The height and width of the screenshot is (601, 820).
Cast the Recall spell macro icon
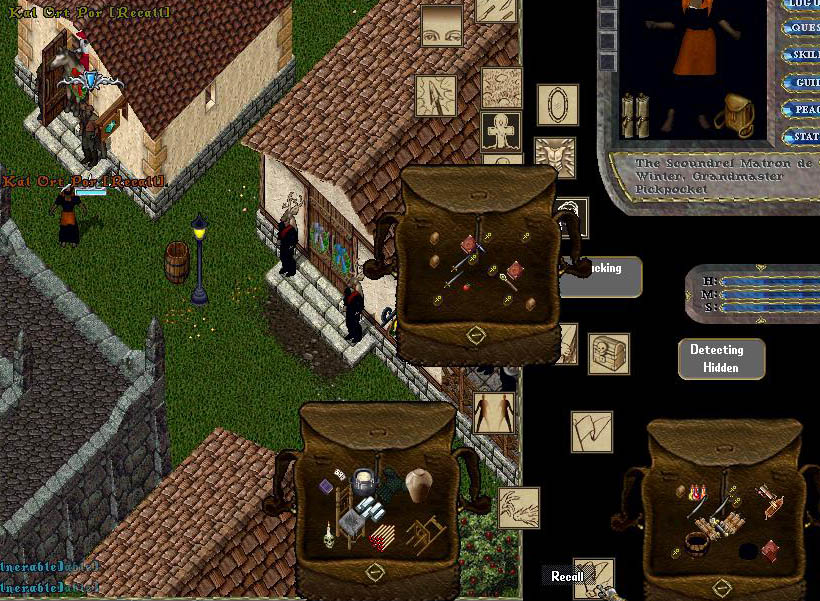[x=594, y=575]
